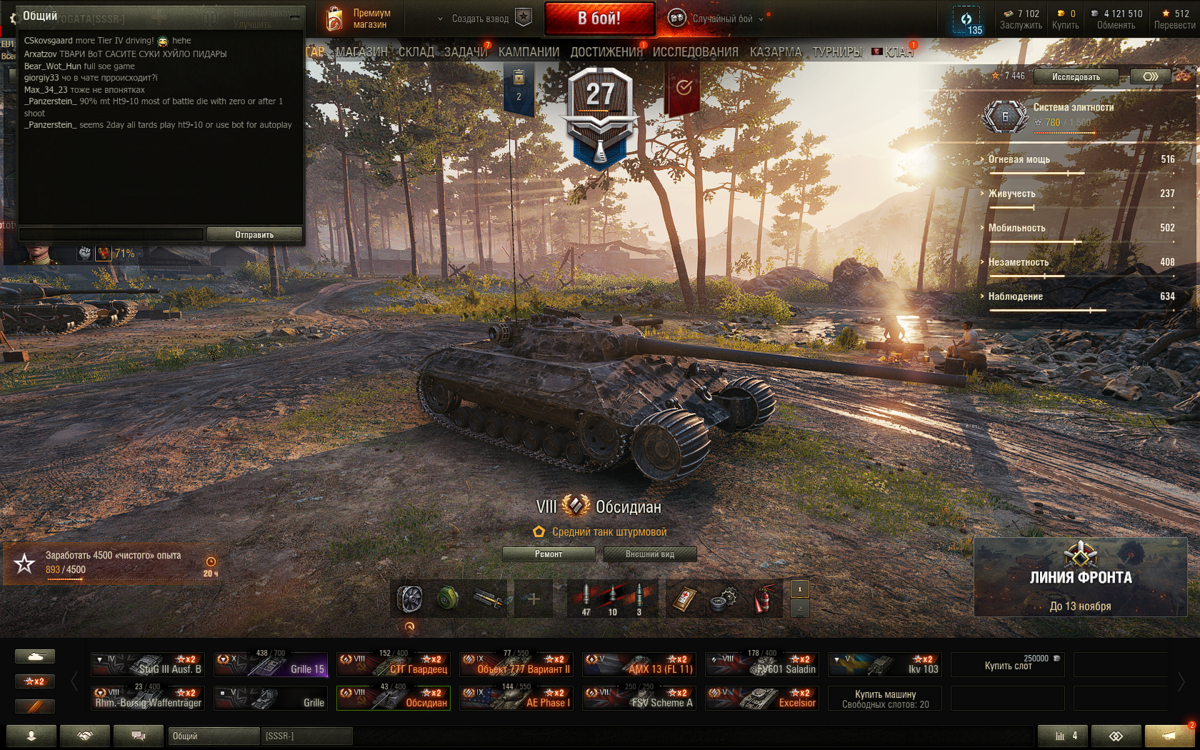Click the Ремонт repair button
The image size is (1200, 750).
pos(548,554)
